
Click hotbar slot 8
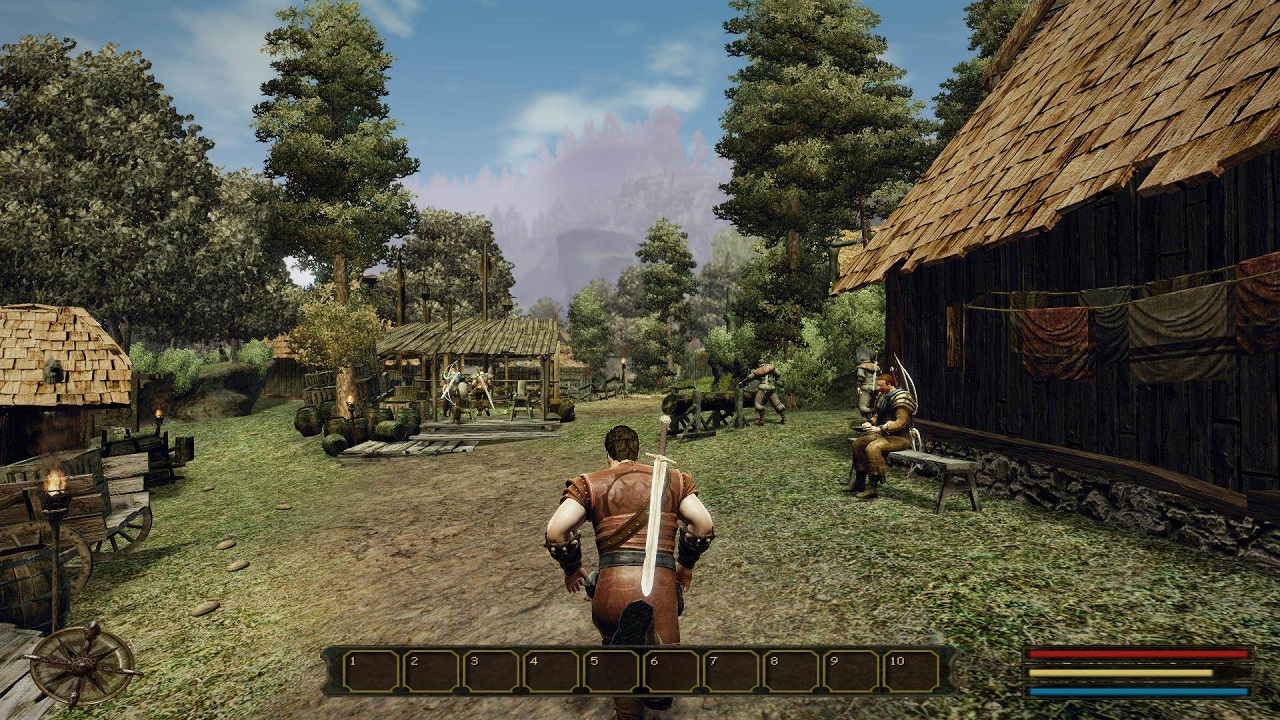[x=791, y=671]
